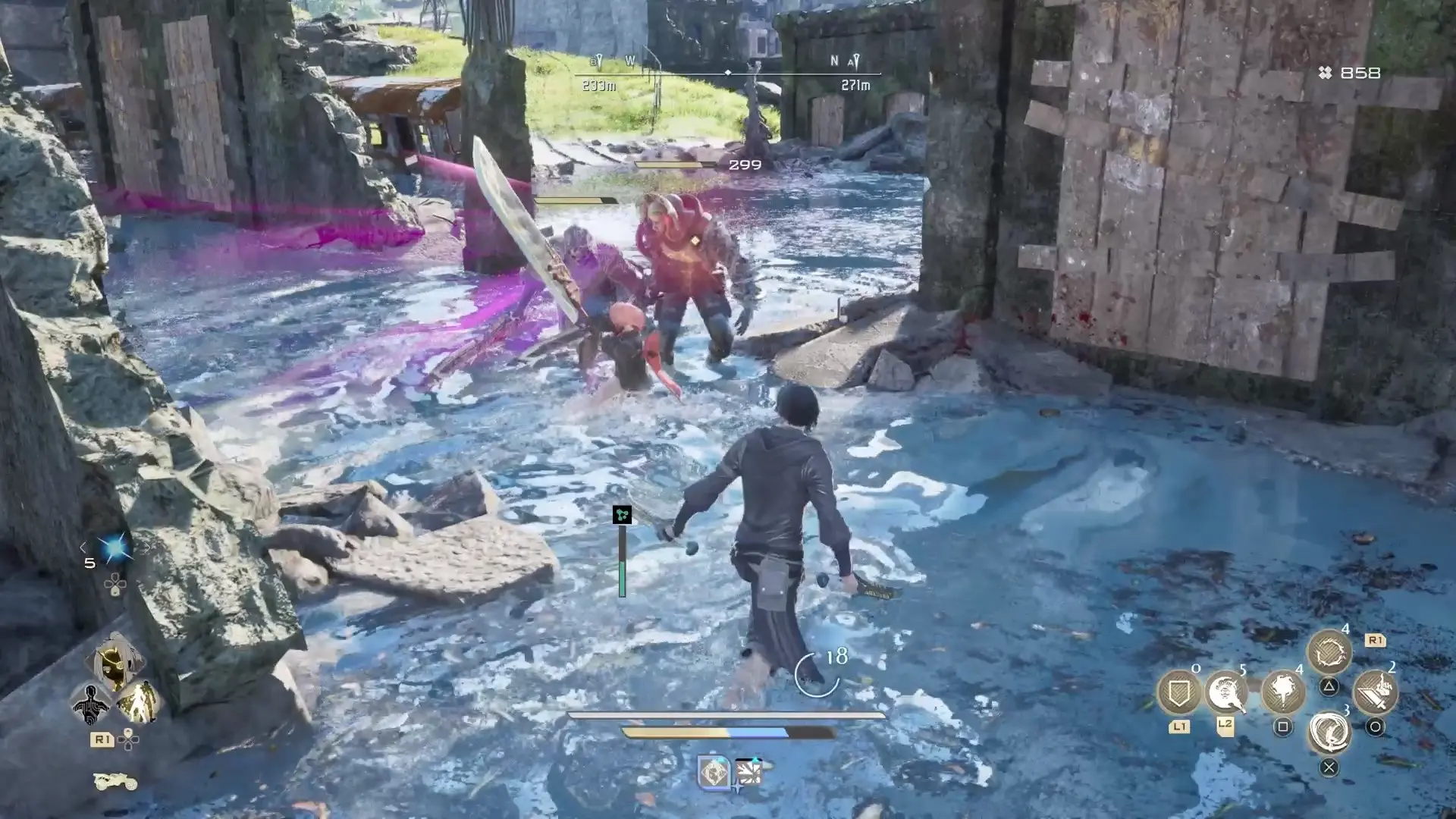Open the d-pad item shortcut selector

pyautogui.click(x=115, y=584)
